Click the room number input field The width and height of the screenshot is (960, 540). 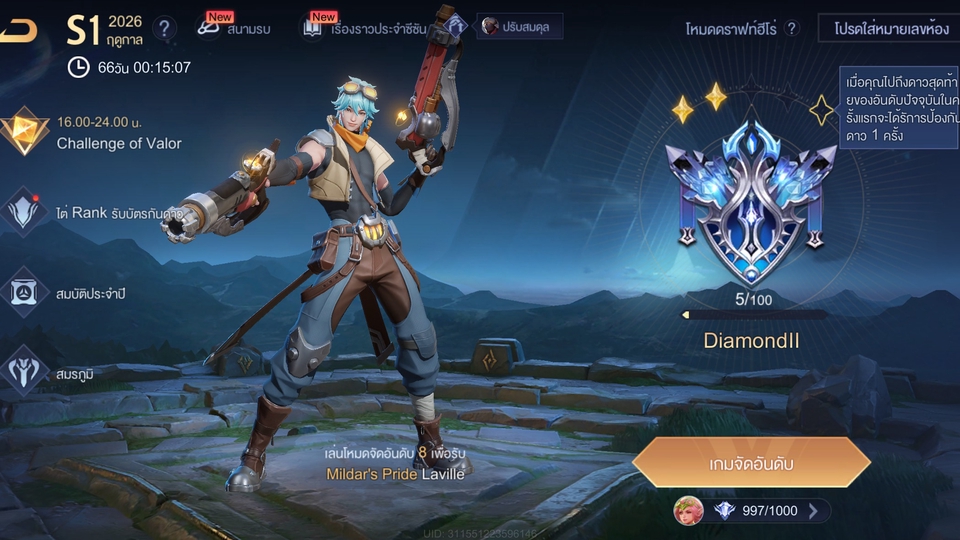886,28
